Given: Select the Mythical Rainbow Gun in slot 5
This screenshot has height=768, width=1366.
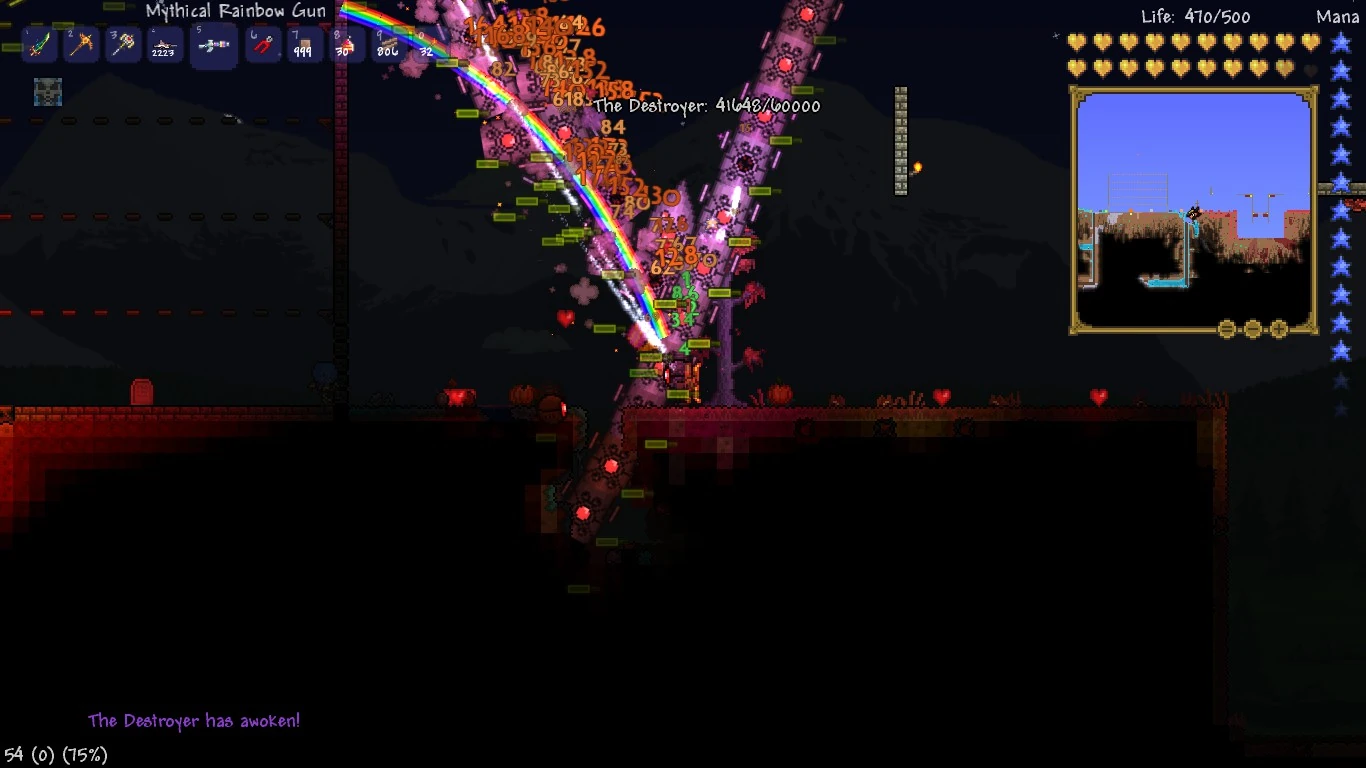Looking at the screenshot, I should tap(213, 44).
